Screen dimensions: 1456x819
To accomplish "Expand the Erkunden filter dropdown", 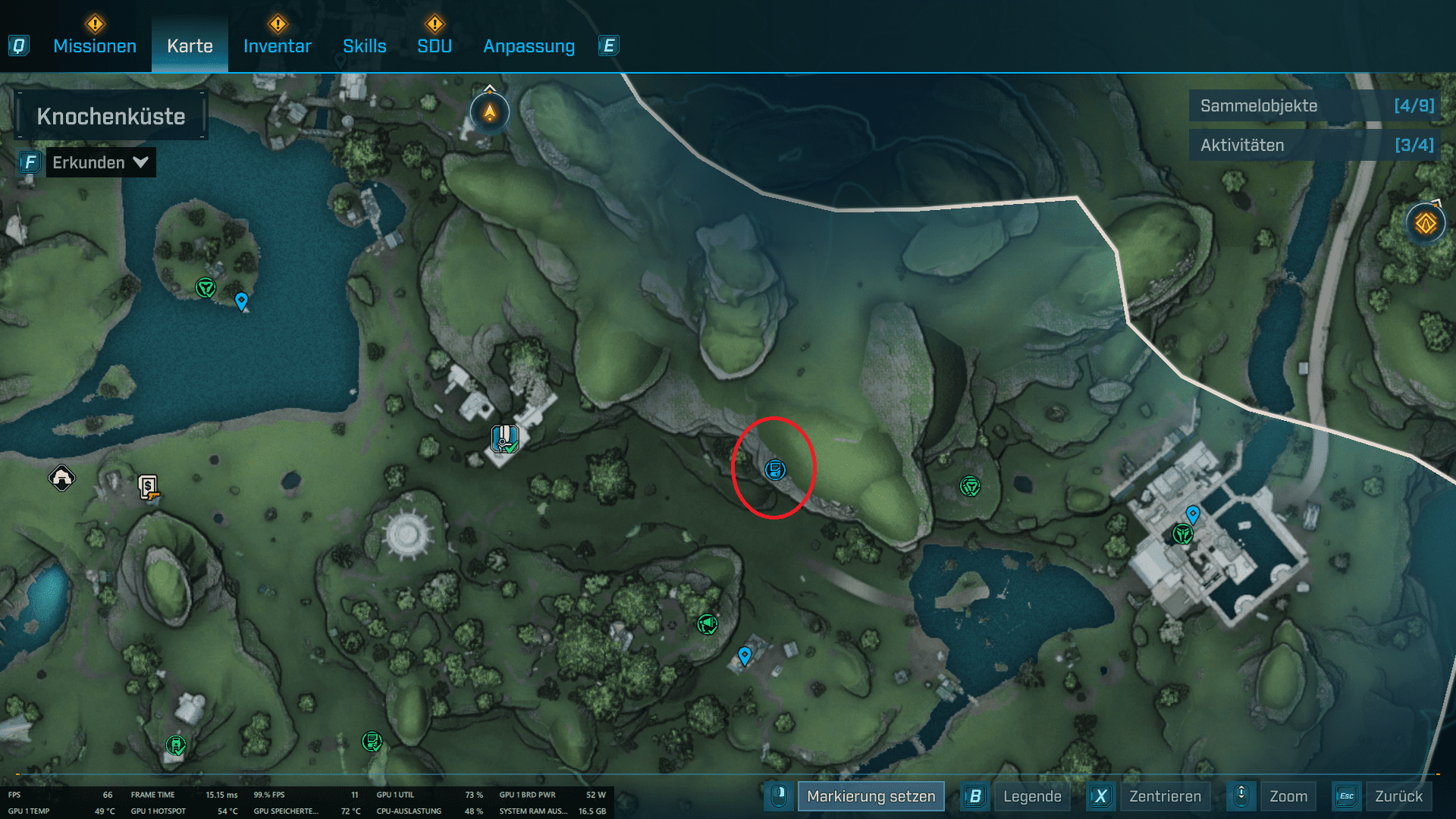I will click(x=100, y=162).
